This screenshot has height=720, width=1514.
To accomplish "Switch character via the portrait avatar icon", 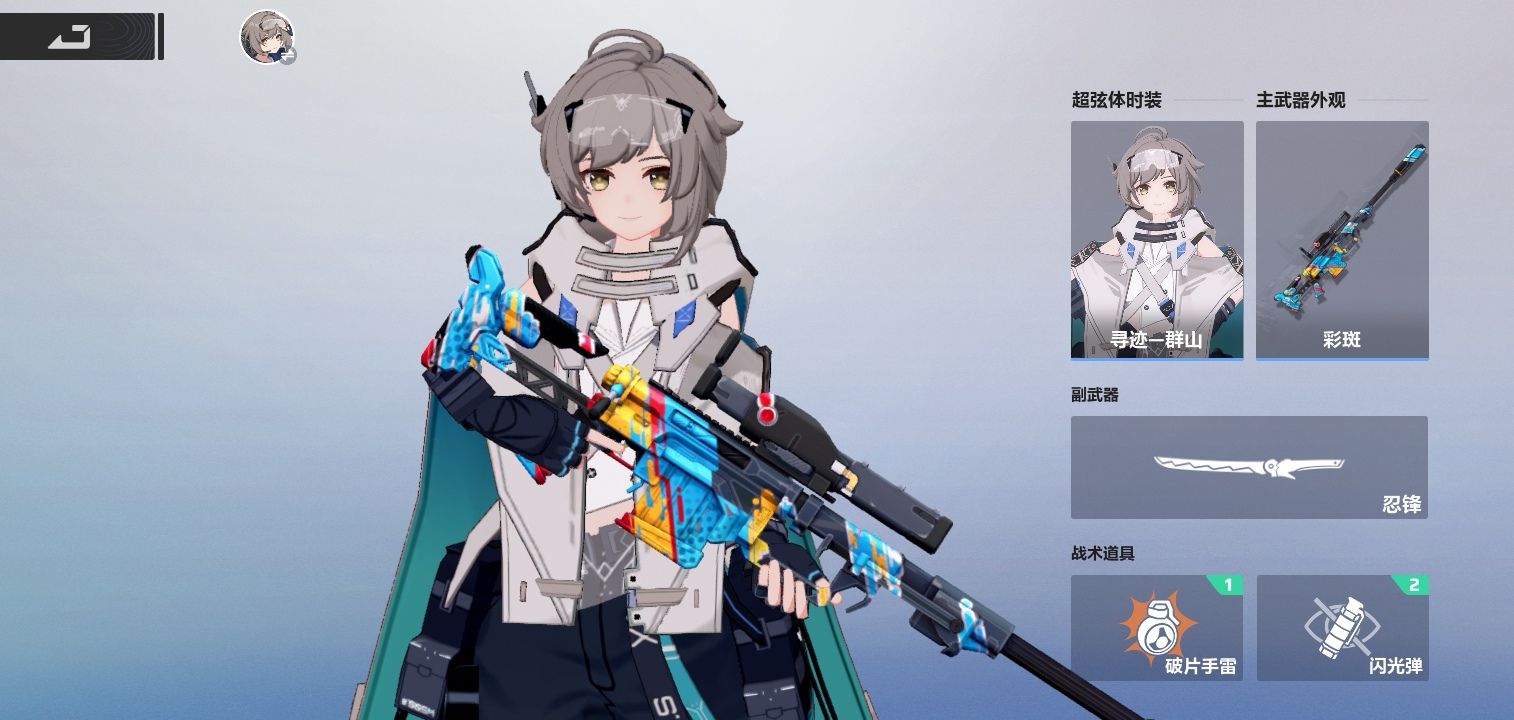I will click(x=267, y=37).
